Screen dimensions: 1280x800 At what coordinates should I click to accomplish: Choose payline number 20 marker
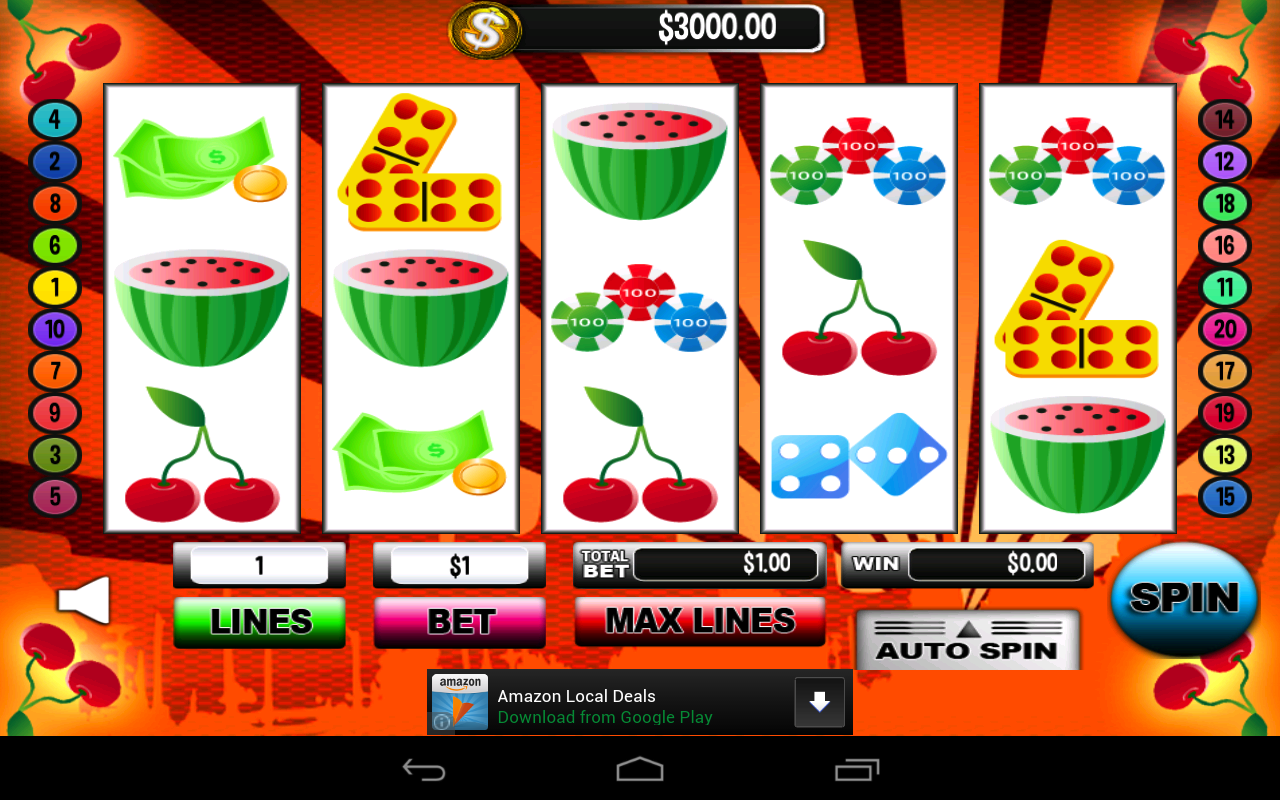(1225, 329)
